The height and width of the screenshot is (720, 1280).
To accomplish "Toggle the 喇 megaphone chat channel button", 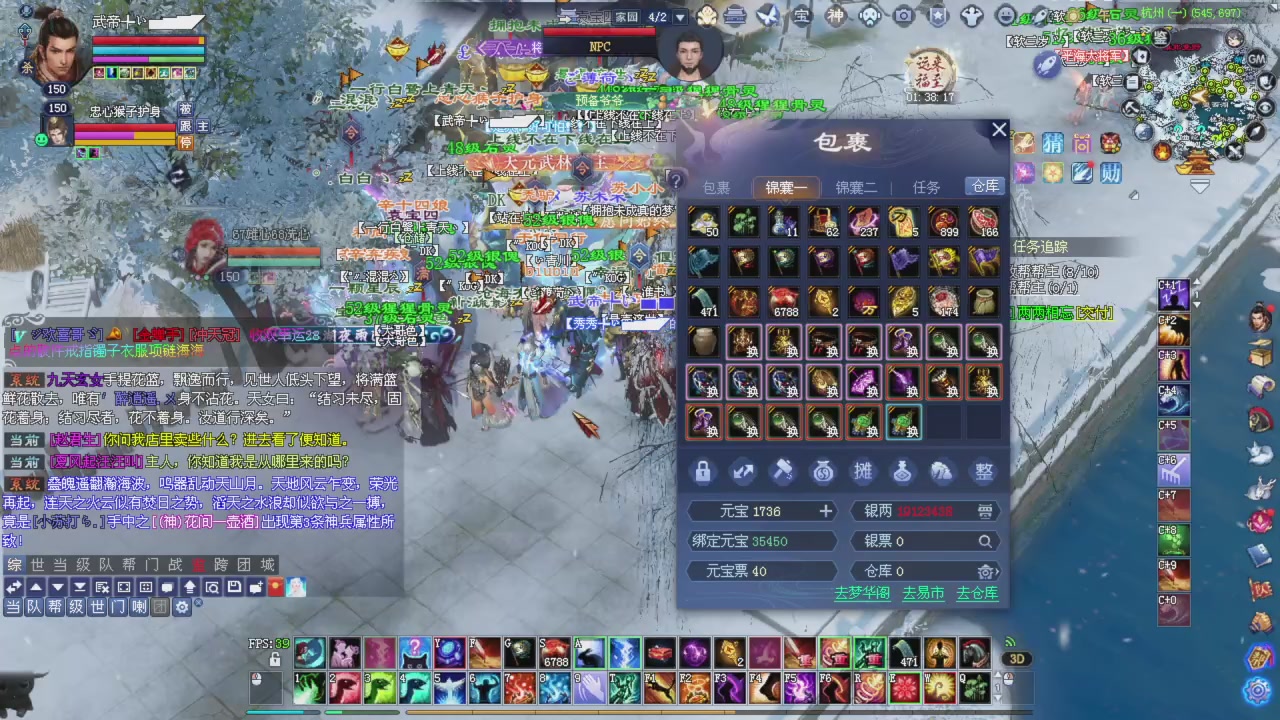I will tap(139, 607).
